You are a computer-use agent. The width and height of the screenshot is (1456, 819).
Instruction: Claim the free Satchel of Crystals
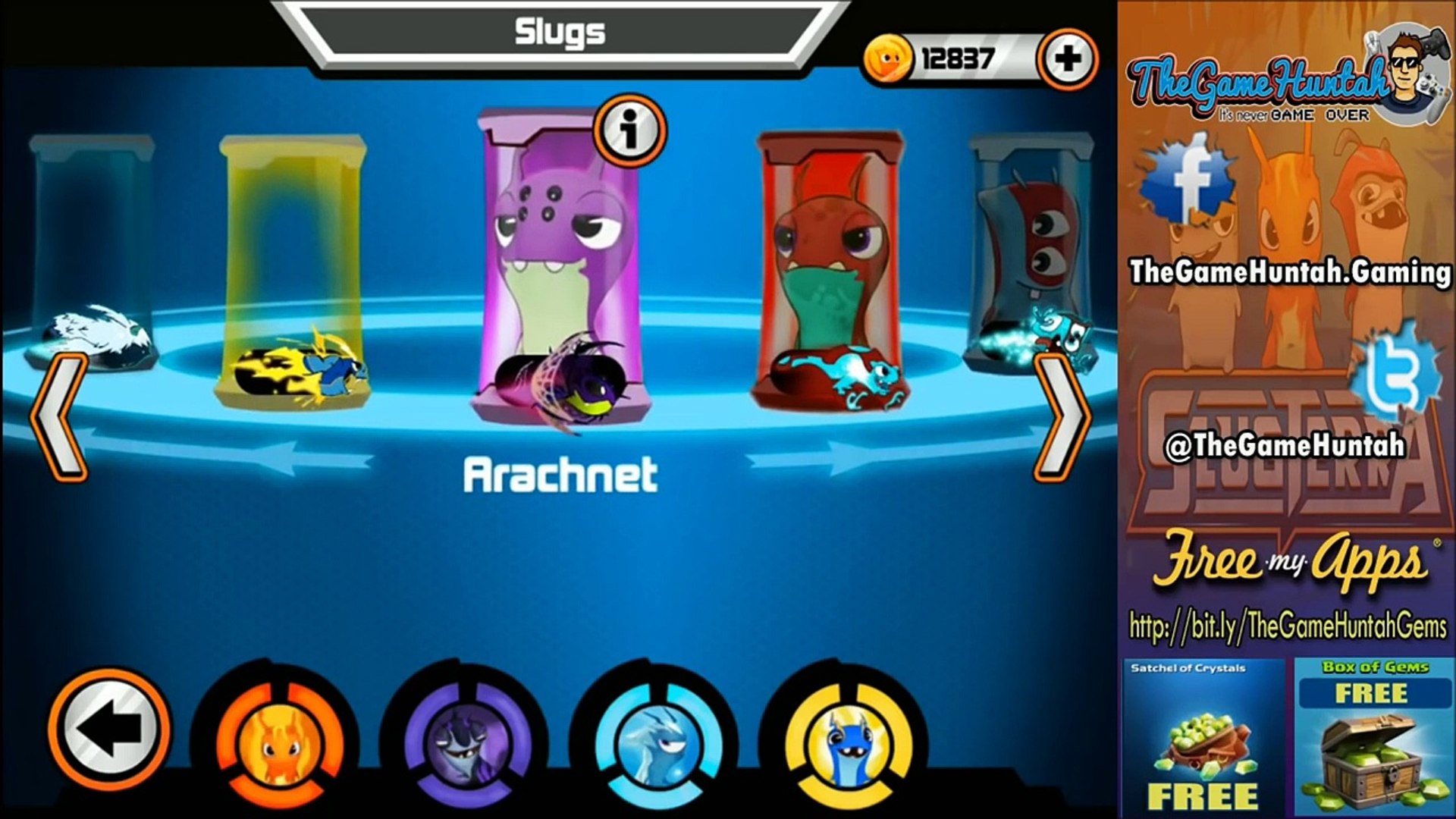click(x=1203, y=737)
